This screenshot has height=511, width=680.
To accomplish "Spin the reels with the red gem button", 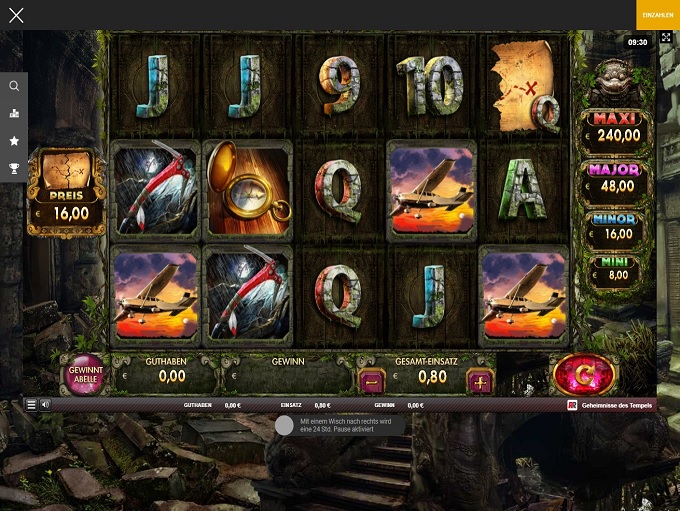I will tap(583, 375).
